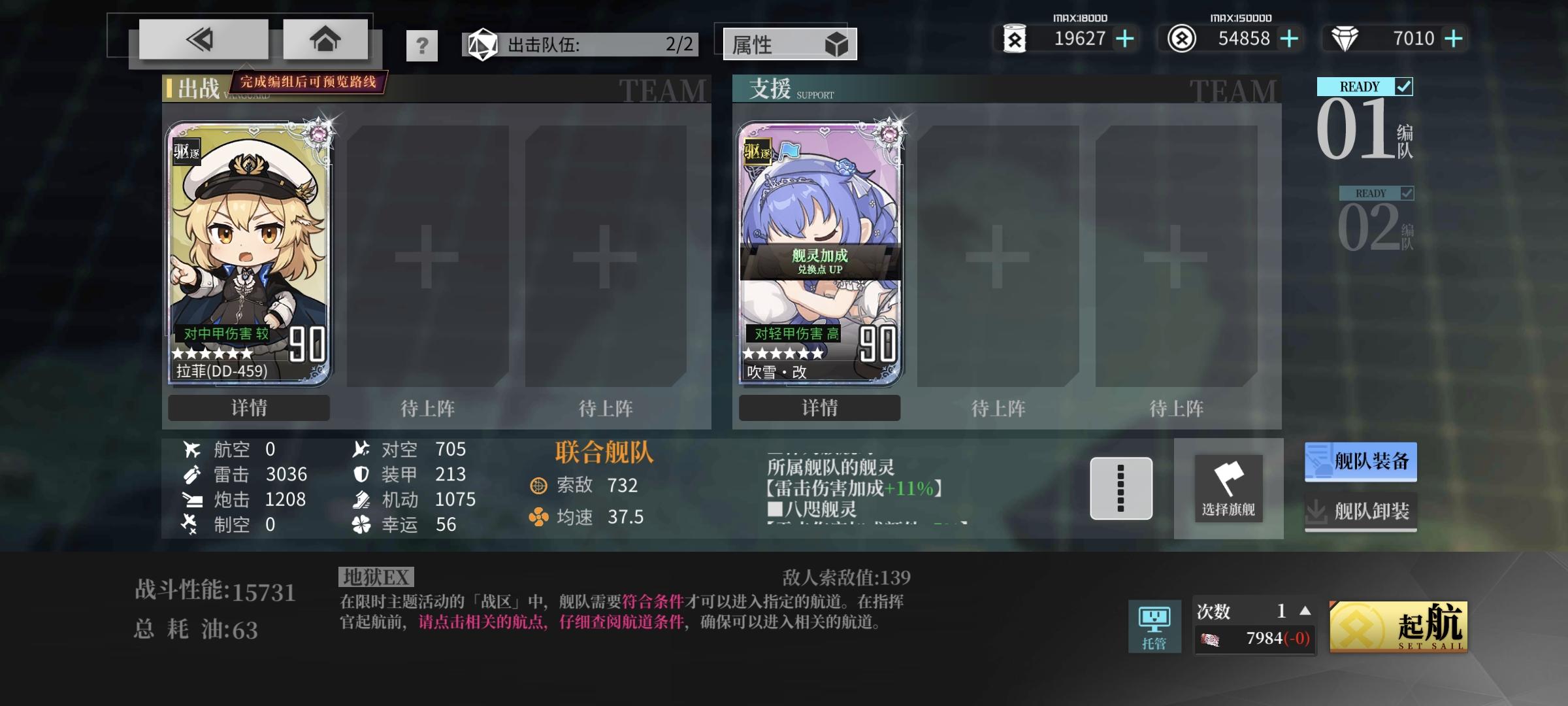Open the vertical dots fleet details panel
The image size is (1568, 706).
pos(1121,489)
